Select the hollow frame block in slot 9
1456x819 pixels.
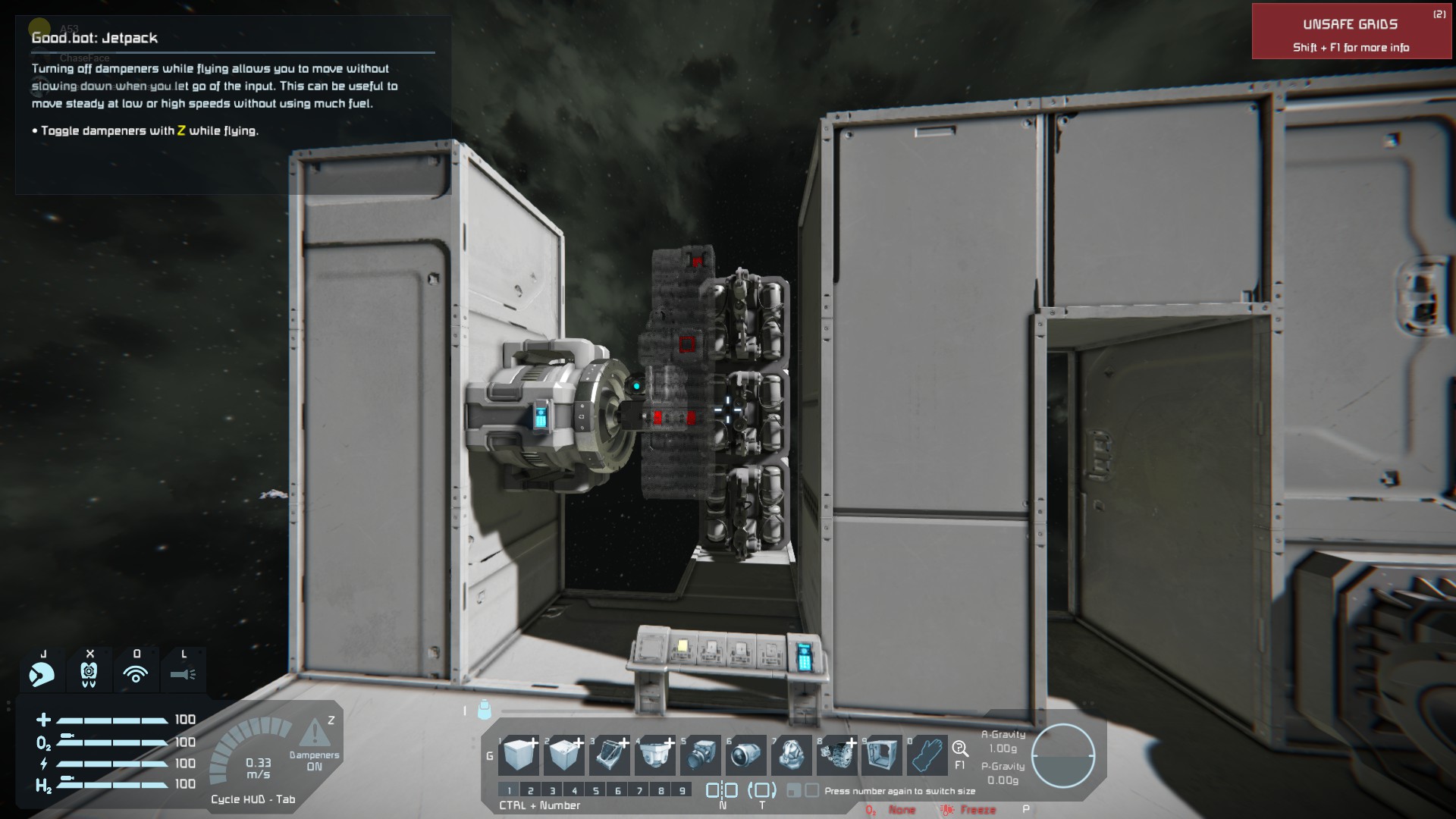(882, 755)
